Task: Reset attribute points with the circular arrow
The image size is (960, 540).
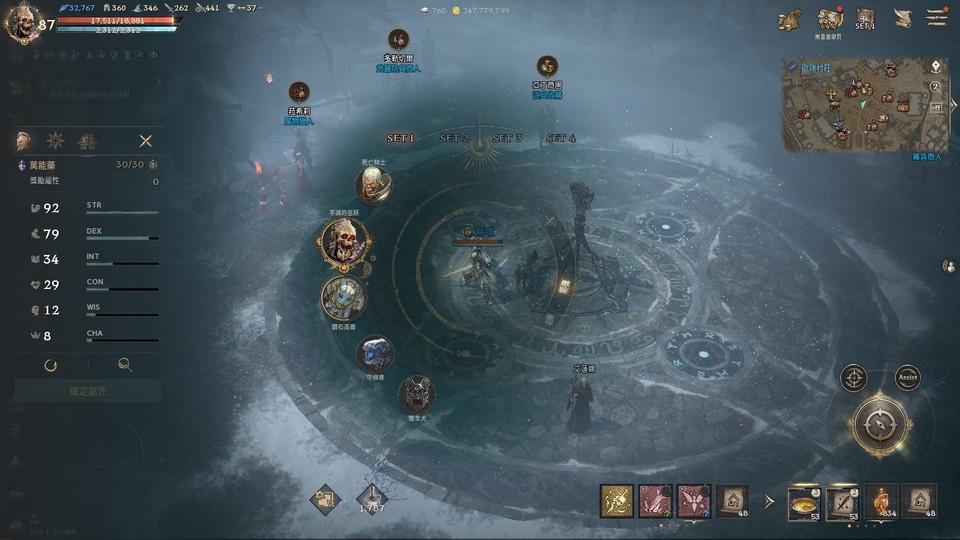Action: pos(50,365)
